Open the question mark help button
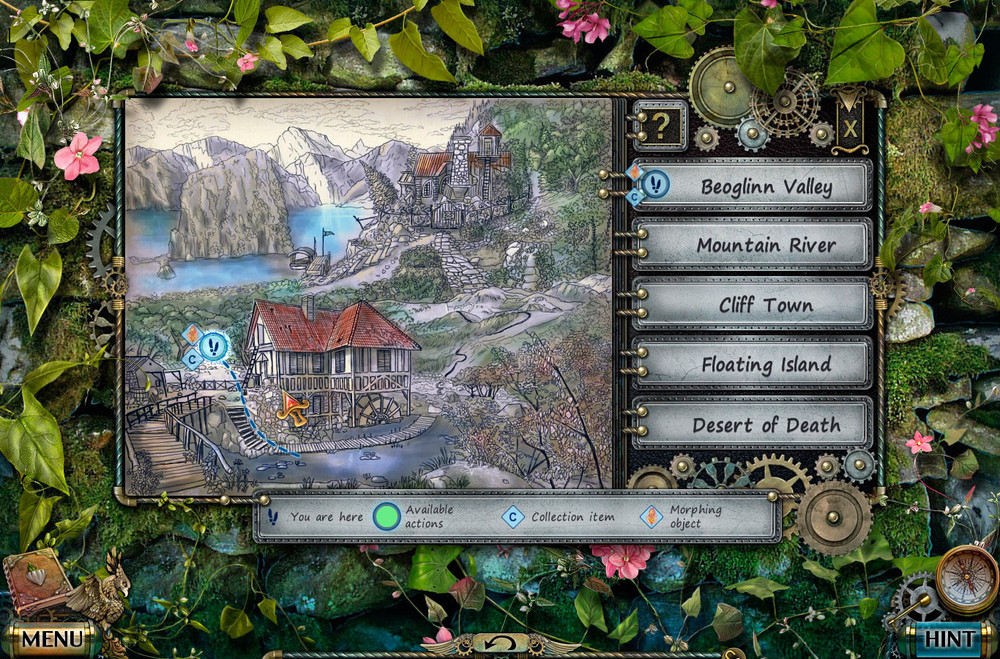 [660, 125]
